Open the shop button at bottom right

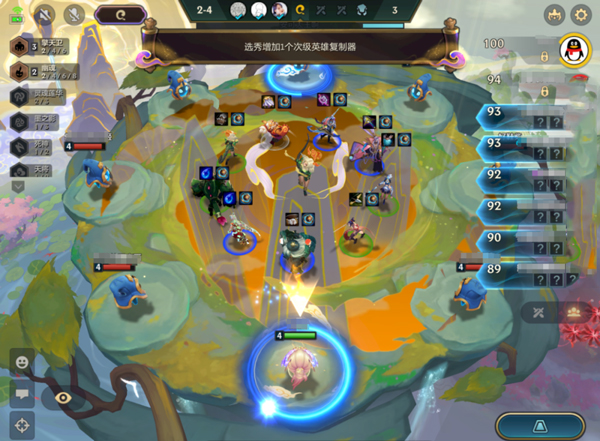[x=540, y=426]
